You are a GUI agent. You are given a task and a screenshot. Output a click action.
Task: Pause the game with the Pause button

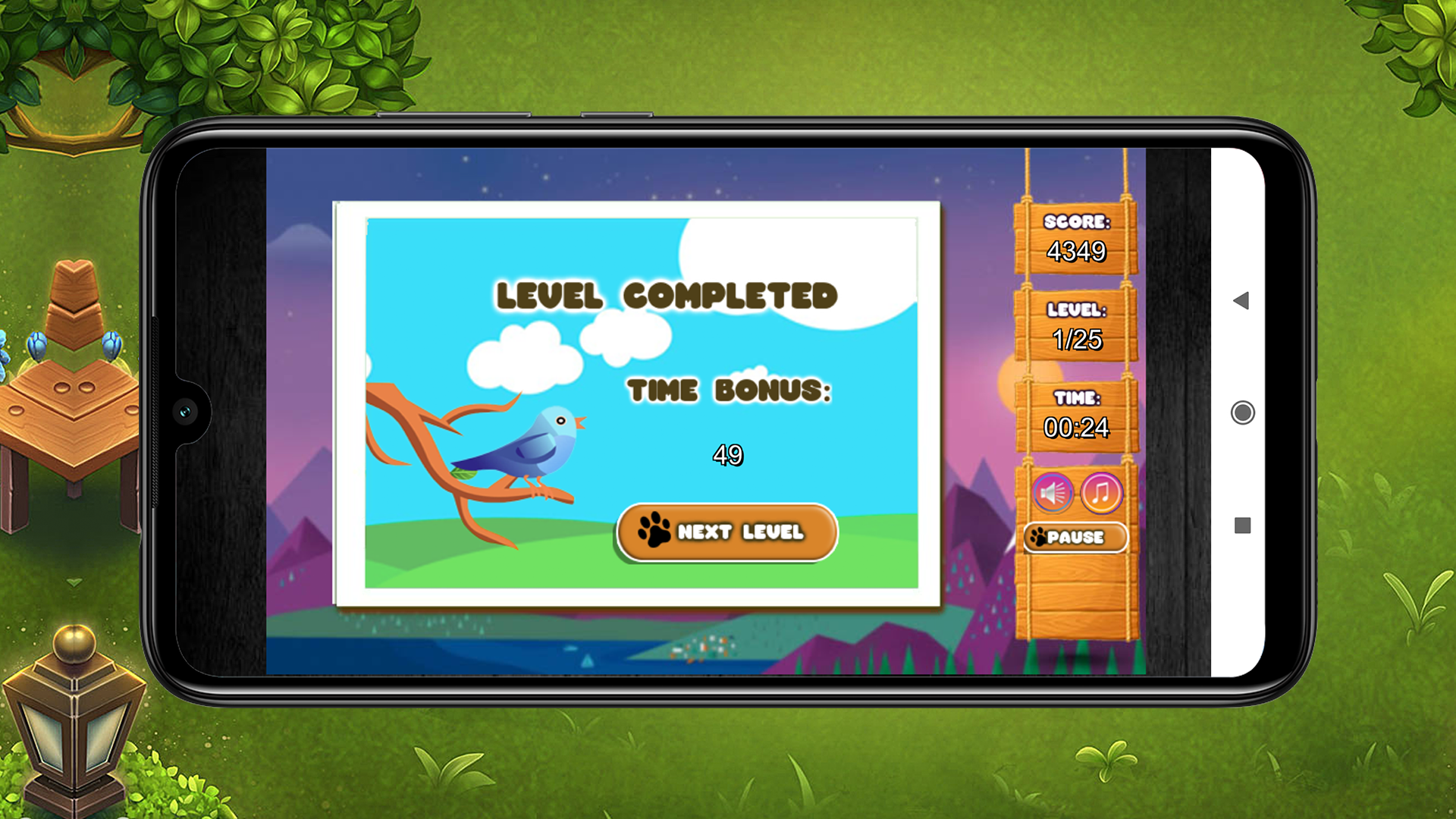[x=1075, y=537]
